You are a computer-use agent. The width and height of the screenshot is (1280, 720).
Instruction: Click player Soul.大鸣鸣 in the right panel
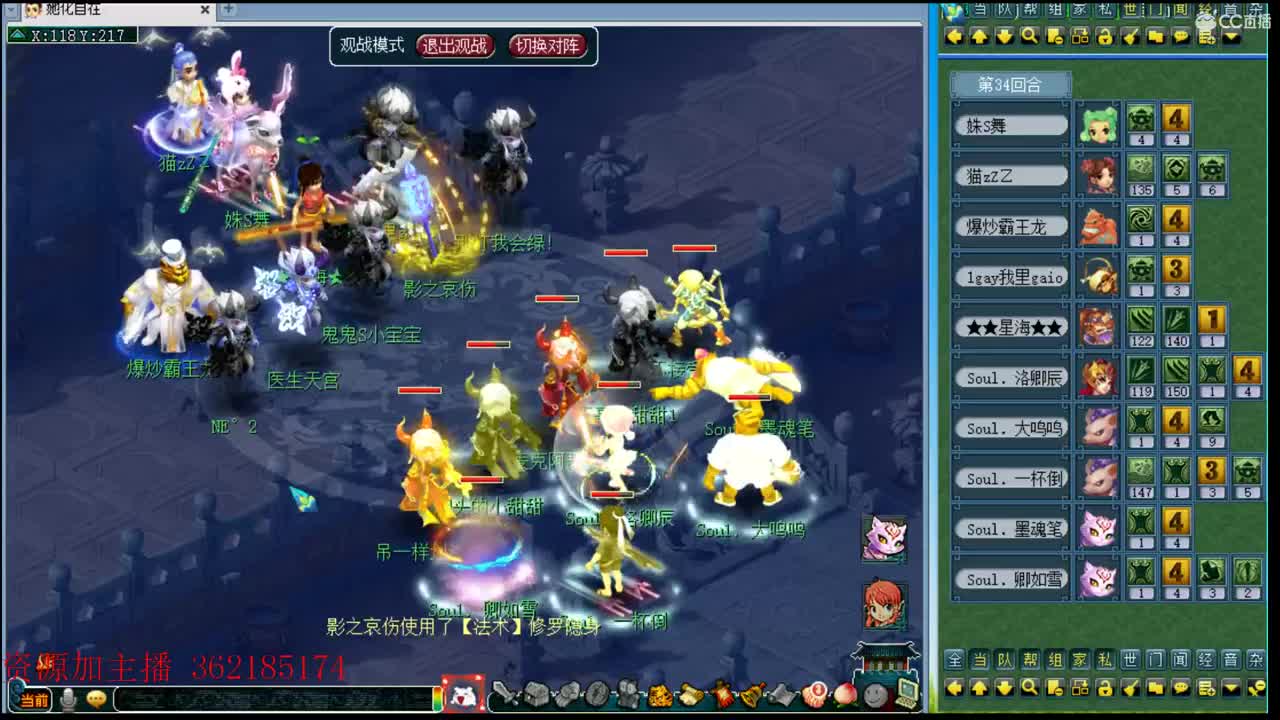[x=1008, y=428]
